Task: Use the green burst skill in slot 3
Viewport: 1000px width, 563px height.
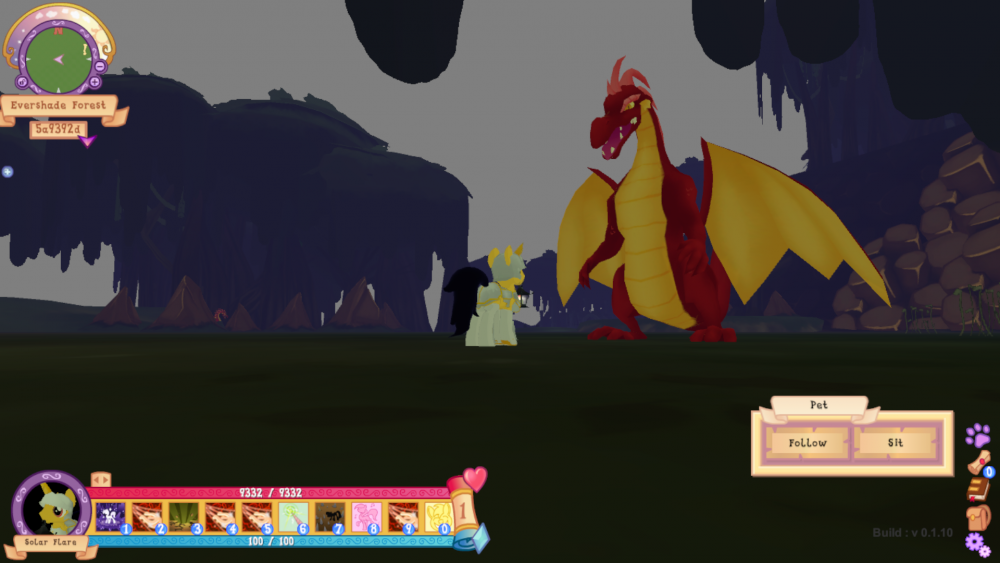Action: pyautogui.click(x=182, y=517)
